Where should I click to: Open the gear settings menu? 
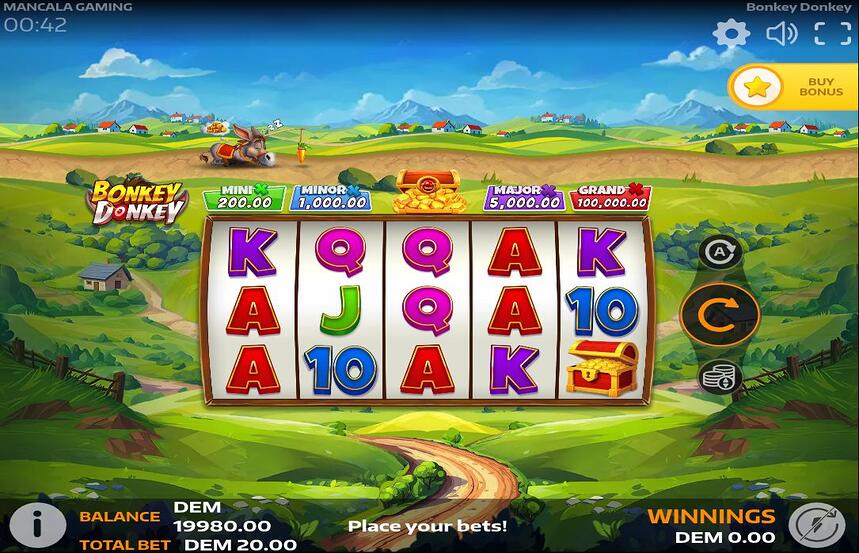tap(731, 34)
